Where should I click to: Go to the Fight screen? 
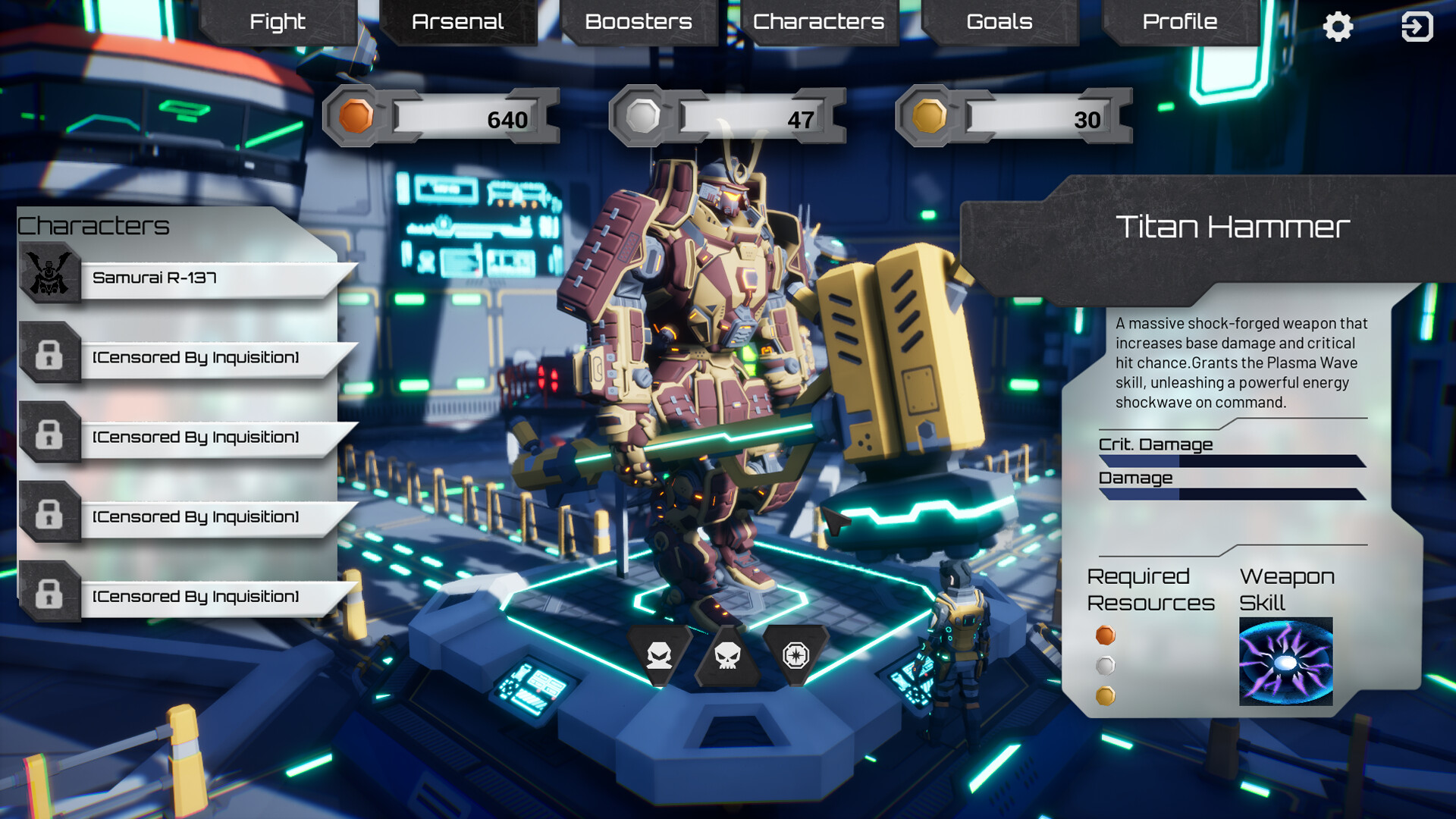[278, 22]
